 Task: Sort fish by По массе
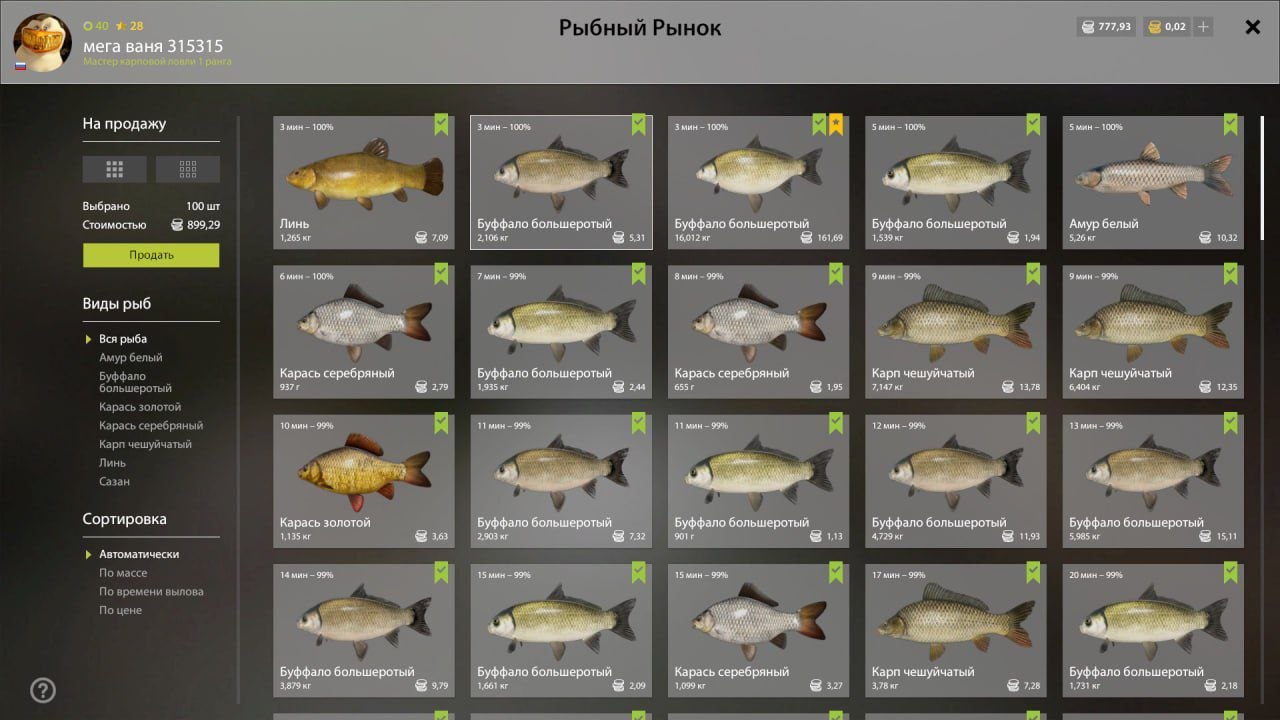click(123, 573)
